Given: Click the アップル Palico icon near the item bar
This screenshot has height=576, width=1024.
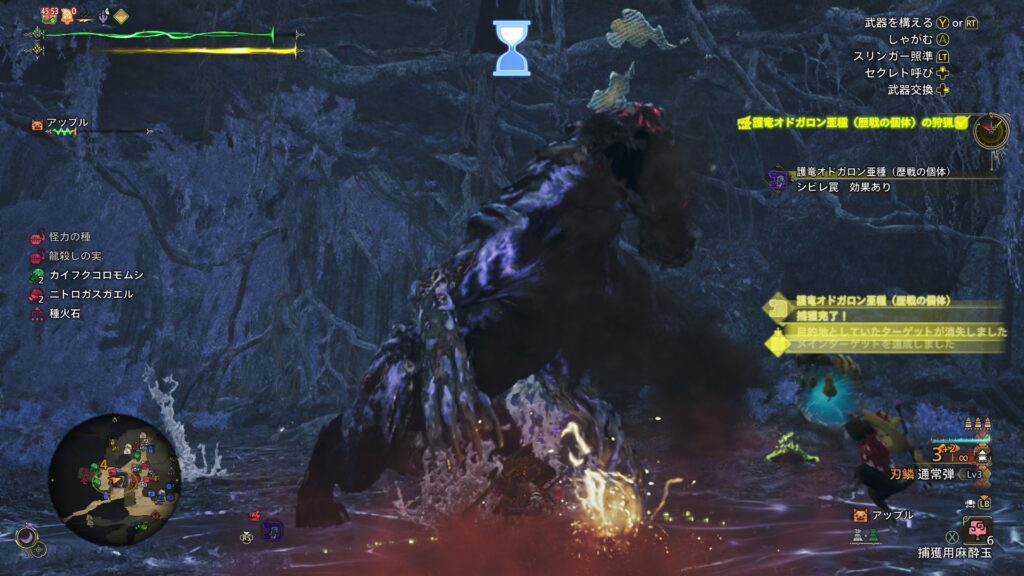Looking at the screenshot, I should (x=859, y=516).
